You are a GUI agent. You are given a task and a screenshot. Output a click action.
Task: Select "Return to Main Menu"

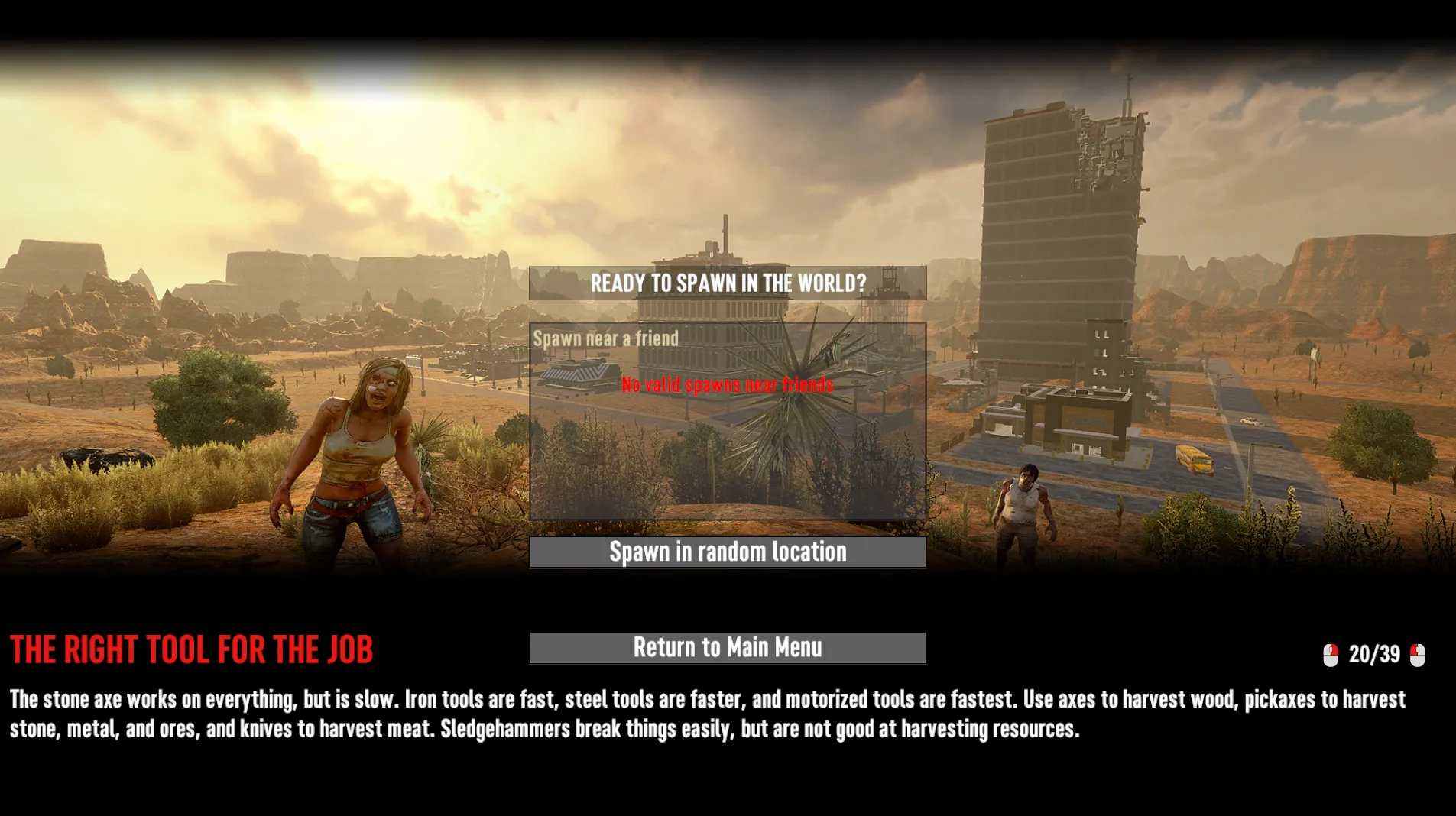click(727, 648)
